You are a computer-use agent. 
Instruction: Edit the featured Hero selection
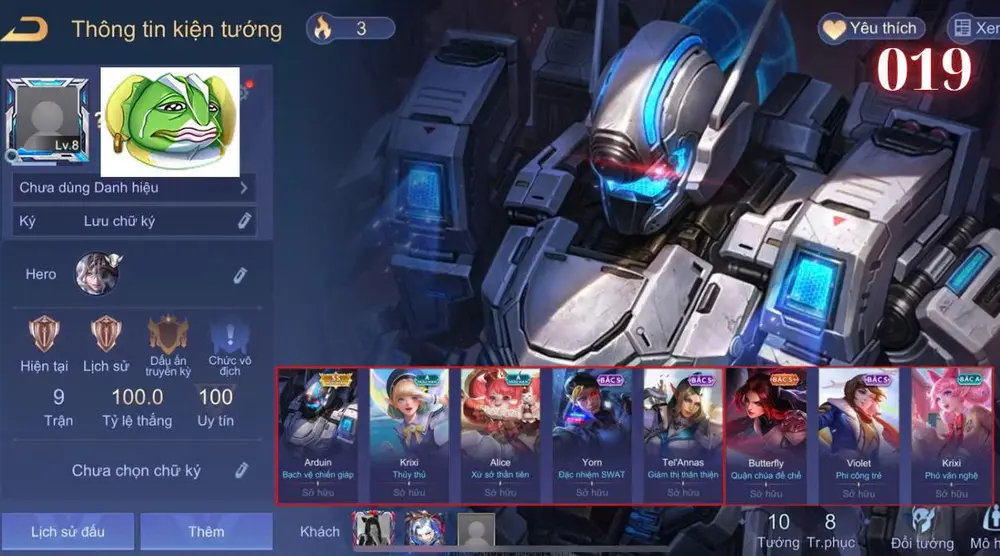pos(240,274)
